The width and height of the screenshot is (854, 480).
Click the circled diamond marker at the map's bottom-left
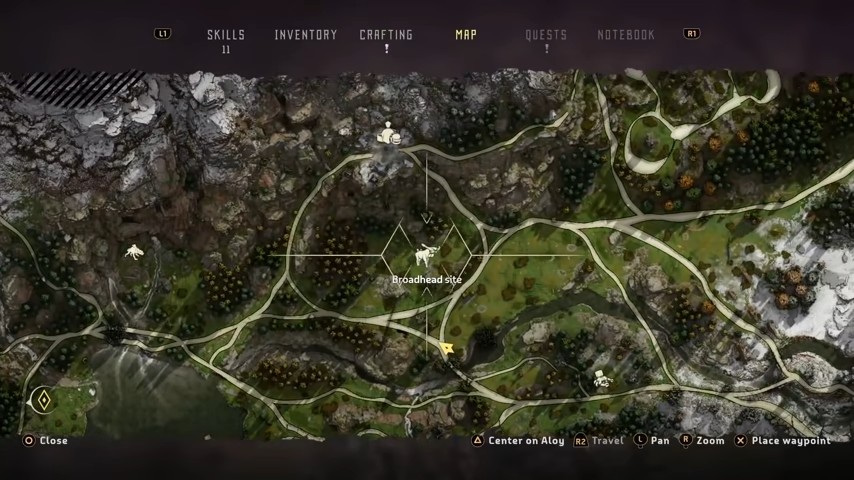tap(42, 401)
